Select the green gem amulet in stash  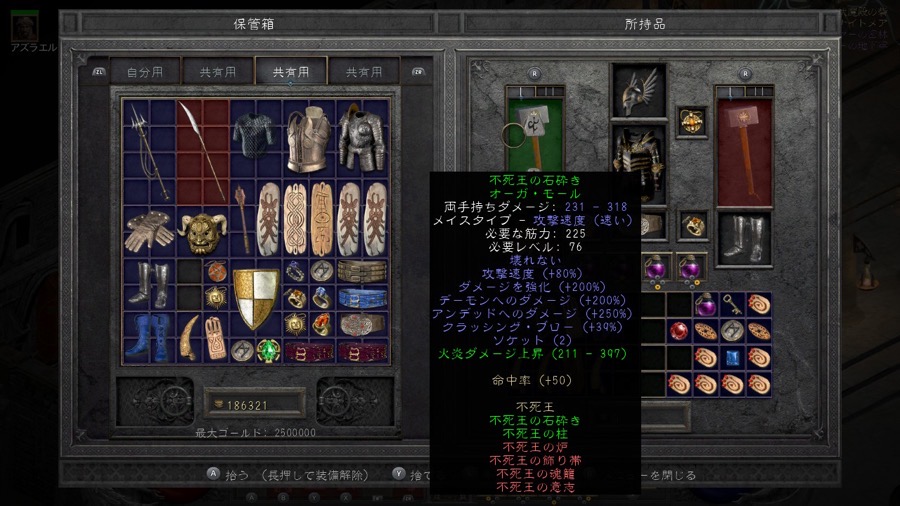pyautogui.click(x=269, y=351)
